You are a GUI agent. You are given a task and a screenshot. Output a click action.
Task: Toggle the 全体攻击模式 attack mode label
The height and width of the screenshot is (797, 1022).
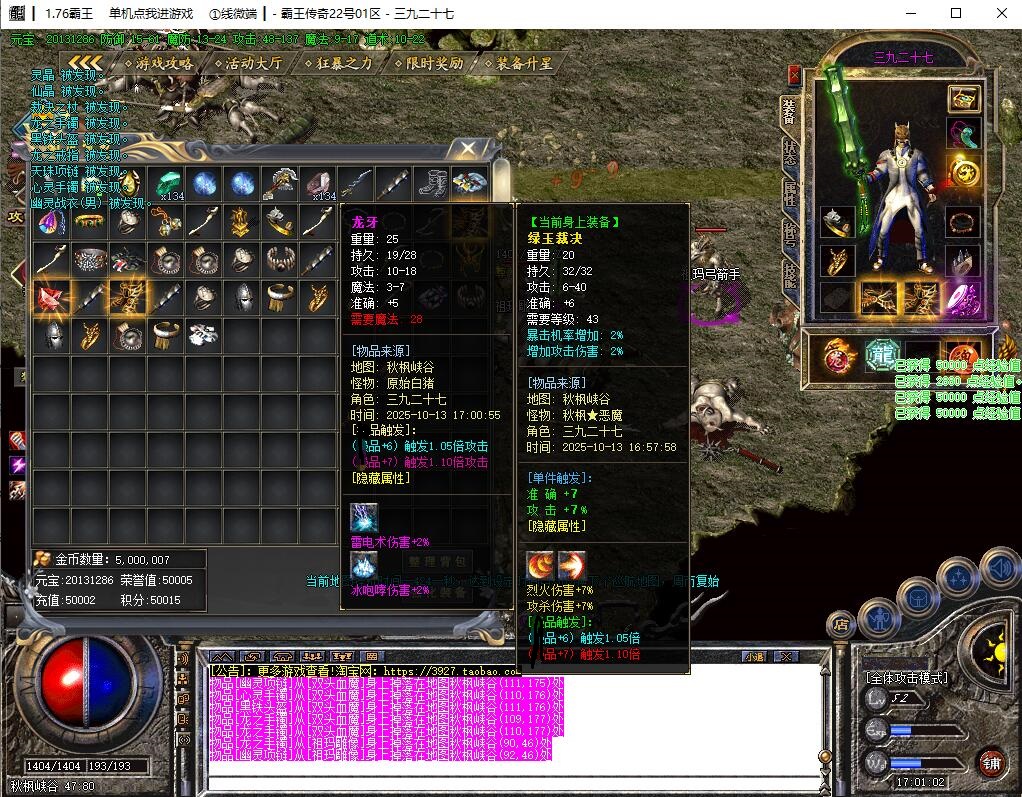coord(906,677)
